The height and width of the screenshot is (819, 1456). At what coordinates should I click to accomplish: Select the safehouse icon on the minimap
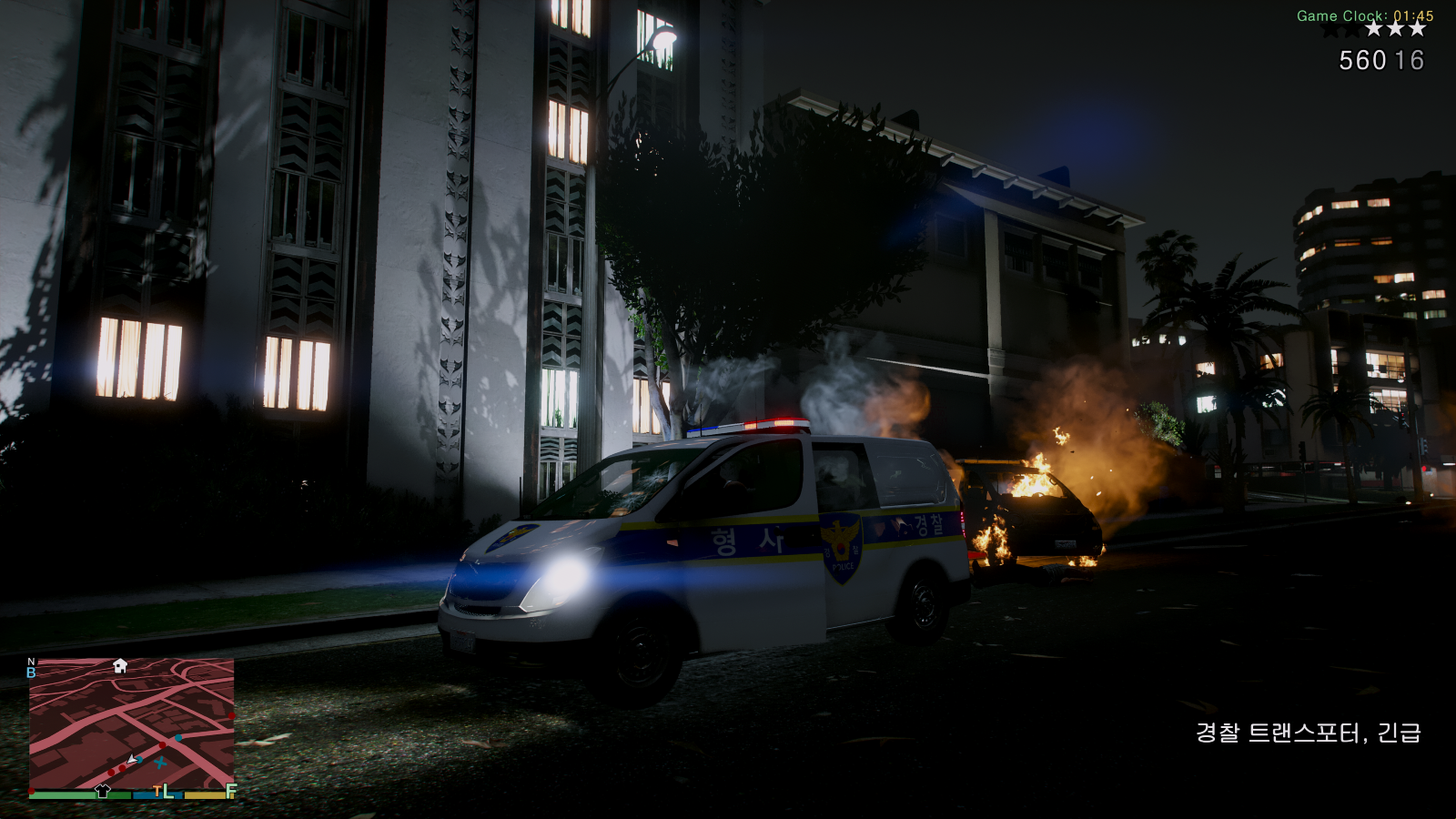pos(120,666)
